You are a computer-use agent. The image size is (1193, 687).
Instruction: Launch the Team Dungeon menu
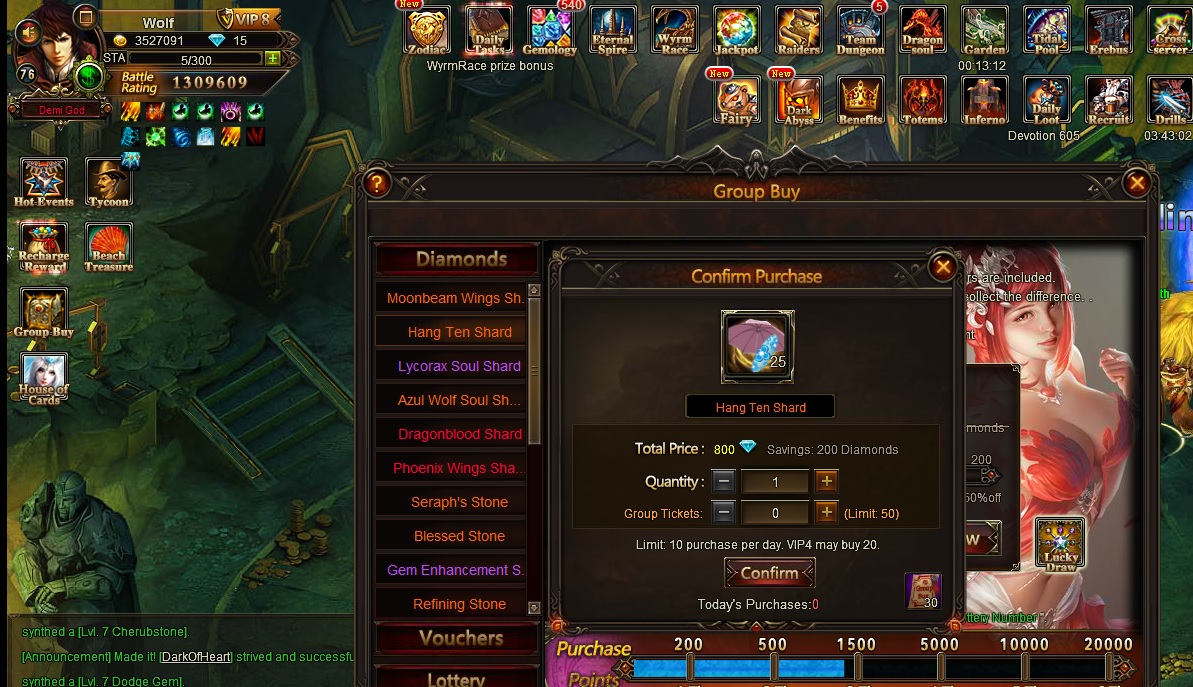[860, 30]
